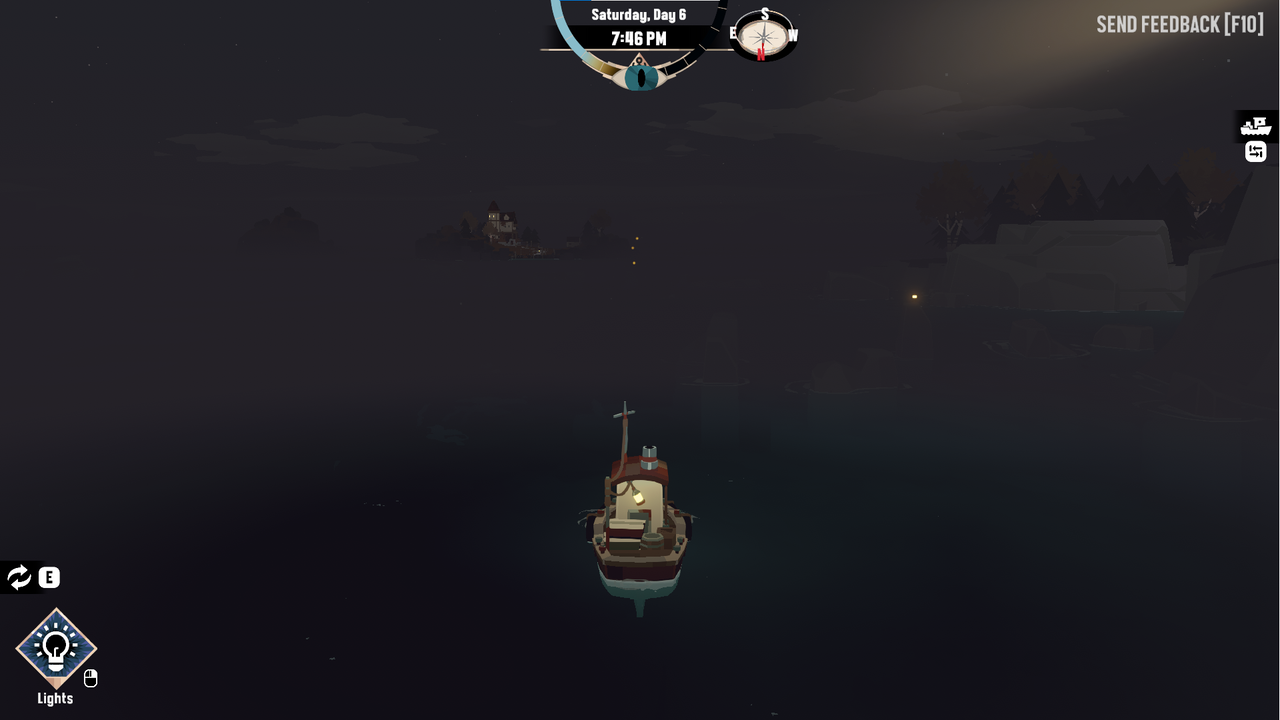
Task: Click the Saturday, Day 6 banner
Action: (638, 14)
